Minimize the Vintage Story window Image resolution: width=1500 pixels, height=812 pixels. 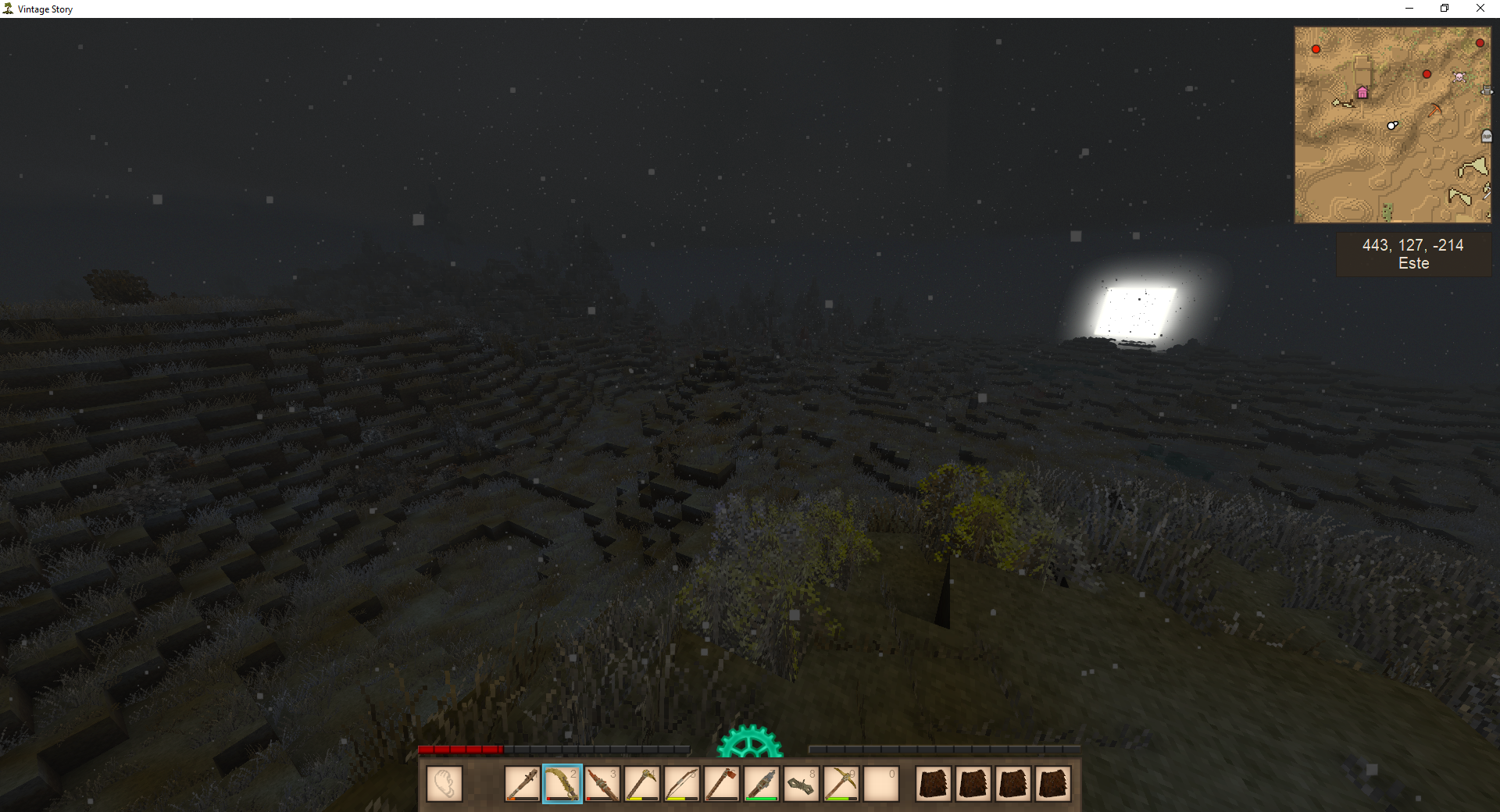tap(1409, 9)
